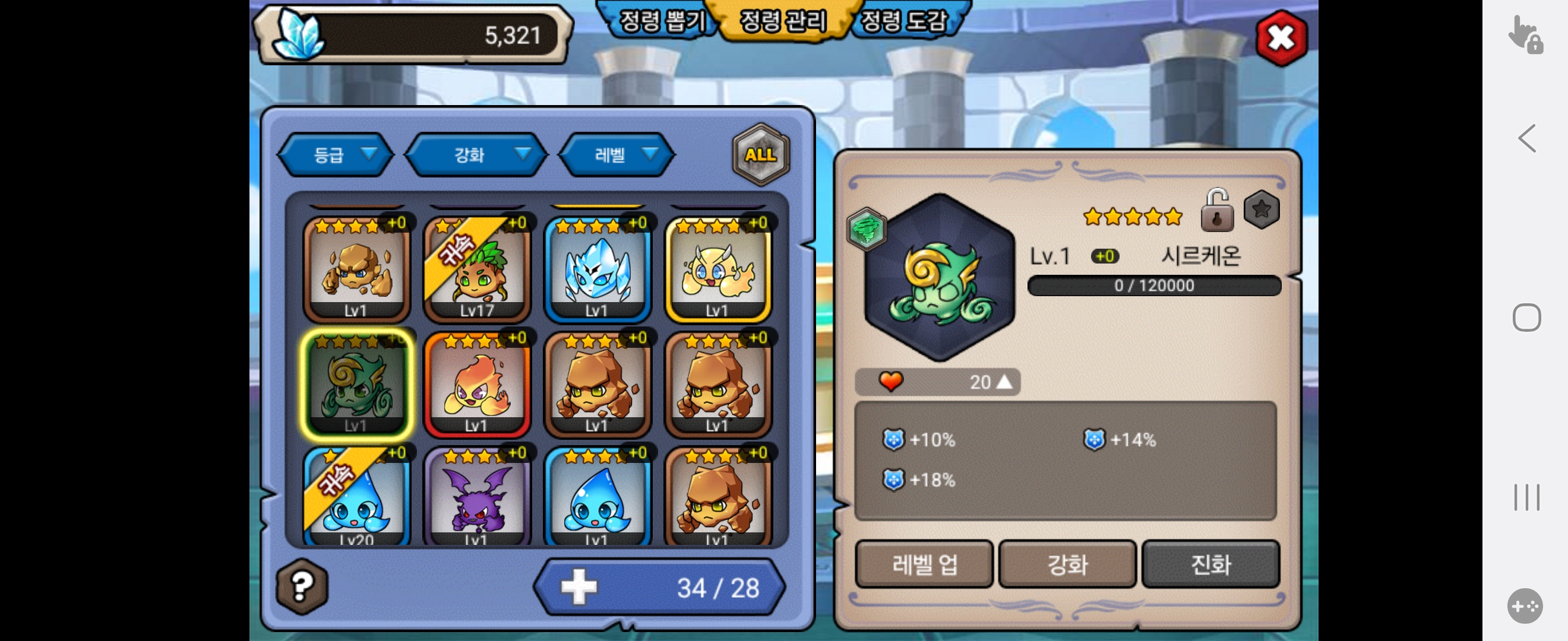1568x641 pixels.
Task: Open the 레벨 sort dropdown
Action: click(x=617, y=155)
